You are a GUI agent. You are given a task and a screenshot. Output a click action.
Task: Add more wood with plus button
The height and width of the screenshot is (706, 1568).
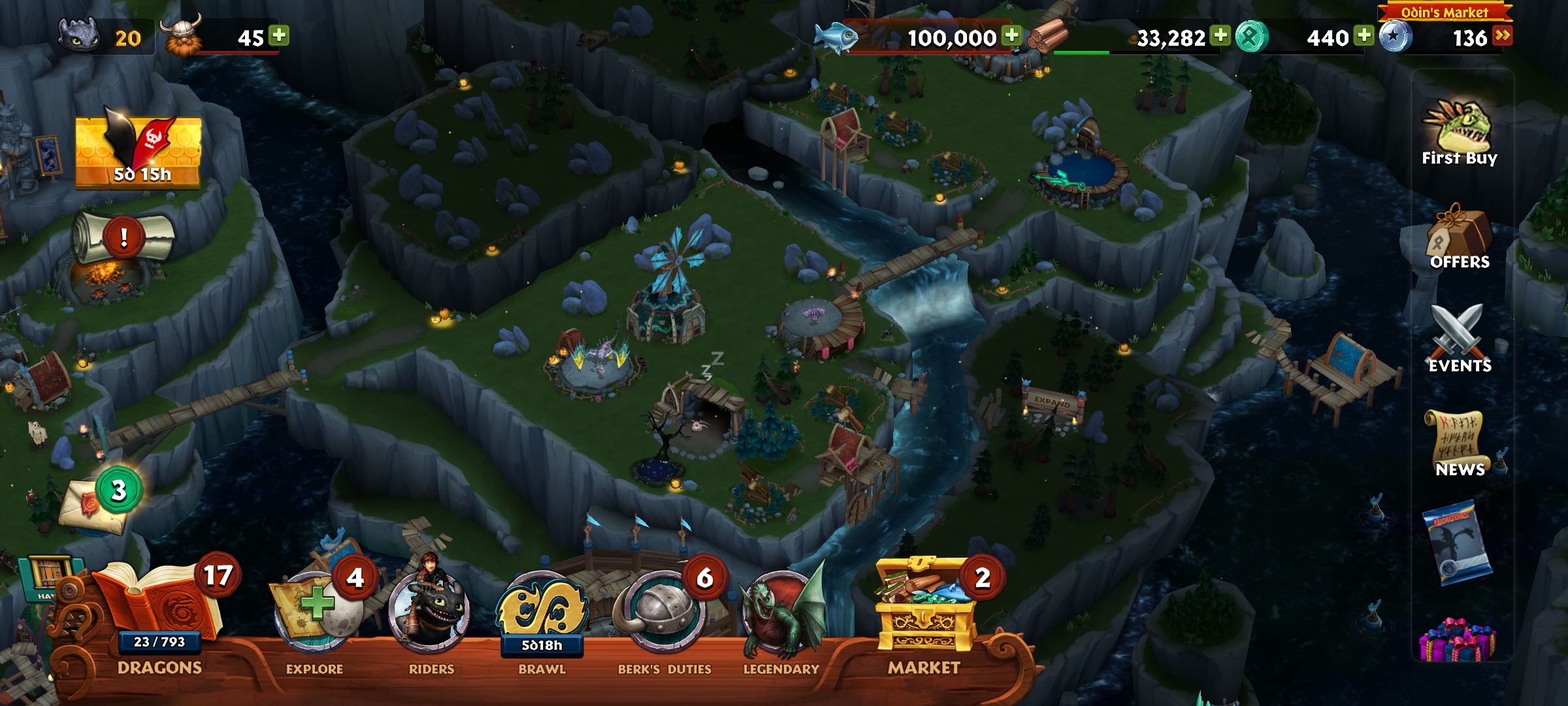(x=1220, y=35)
